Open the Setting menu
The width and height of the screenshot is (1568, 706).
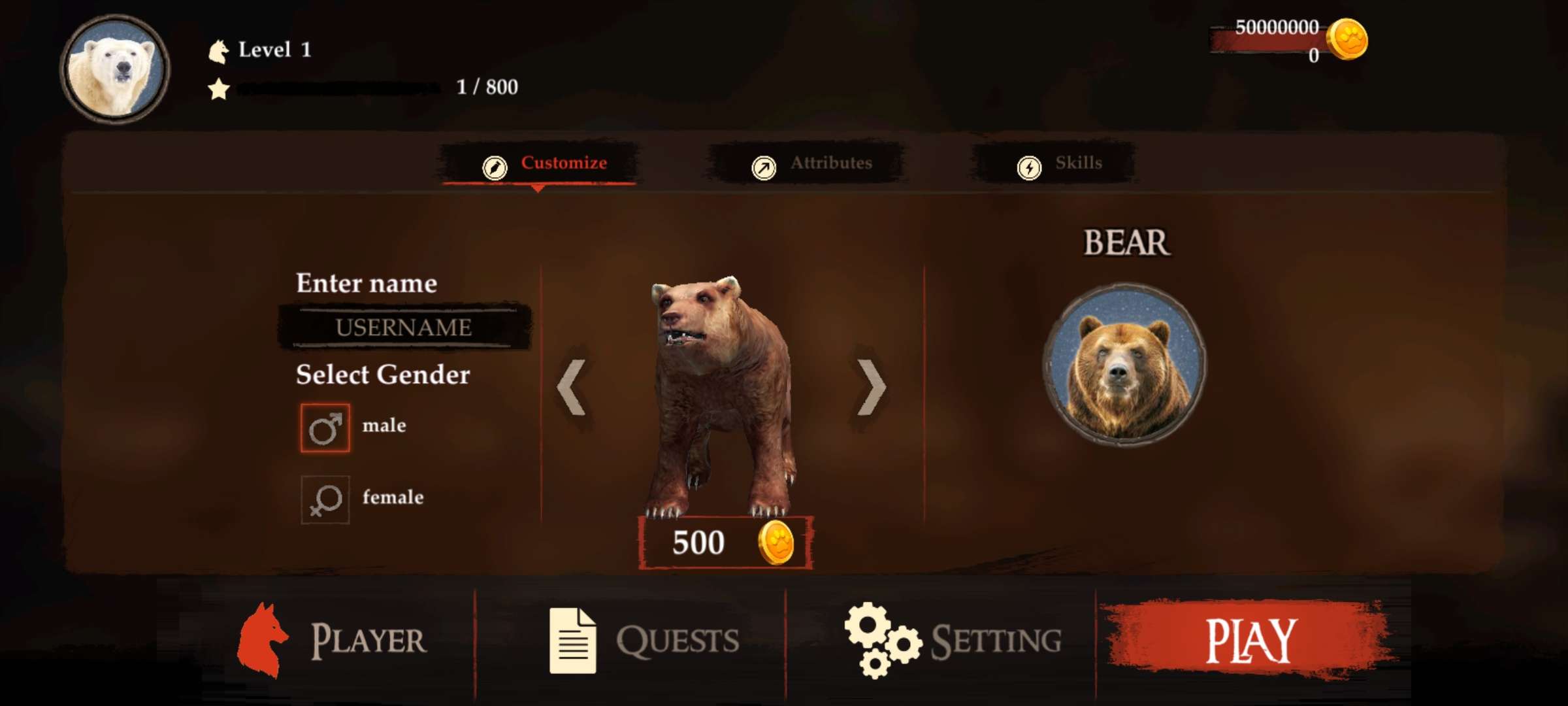tap(953, 641)
